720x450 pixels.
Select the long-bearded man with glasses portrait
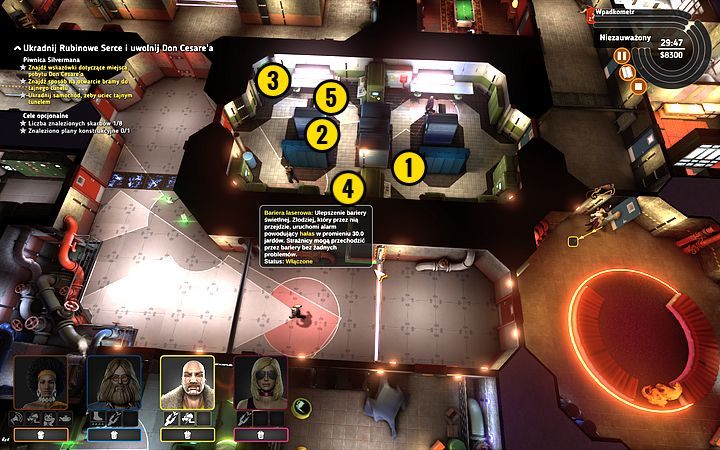[x=114, y=383]
